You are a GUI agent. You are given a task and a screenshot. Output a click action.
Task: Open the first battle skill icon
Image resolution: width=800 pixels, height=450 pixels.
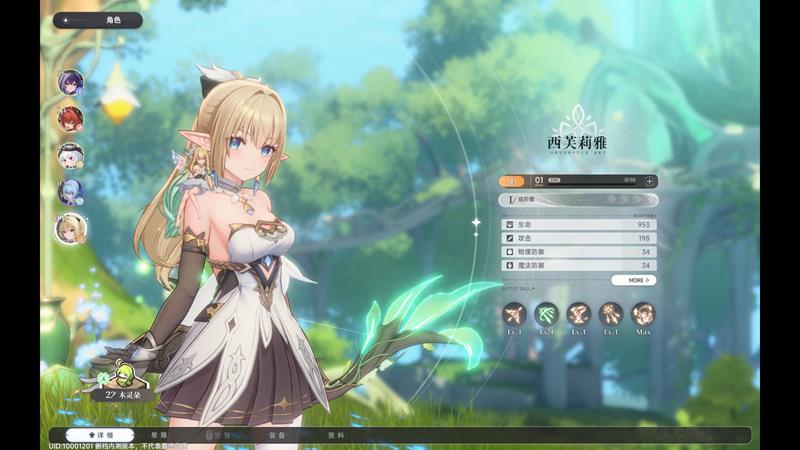[x=514, y=314]
